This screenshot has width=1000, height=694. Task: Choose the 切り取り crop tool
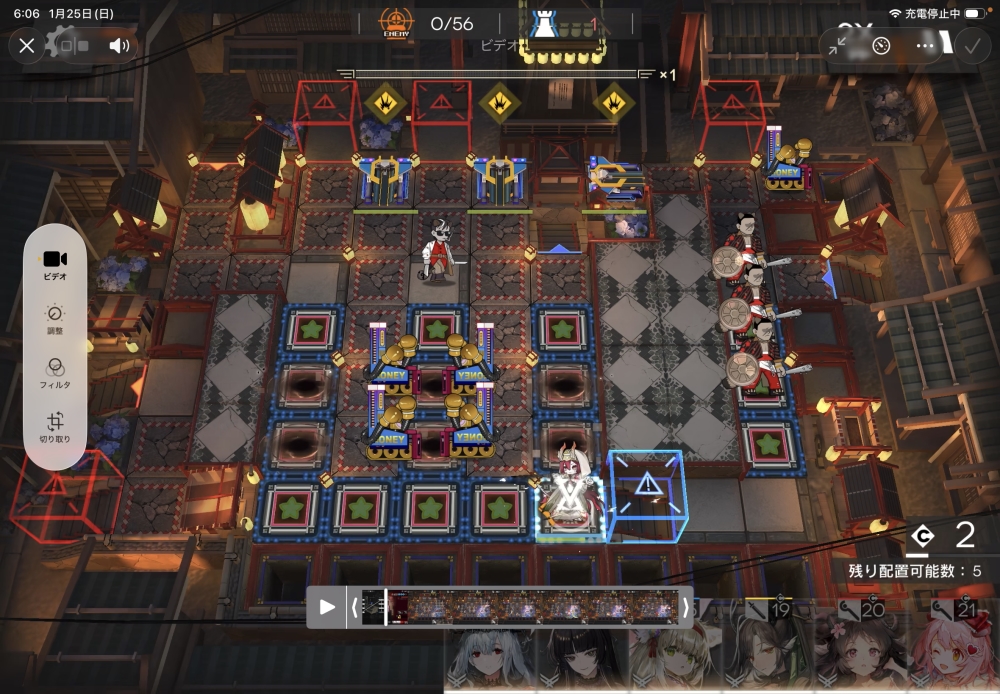point(55,427)
